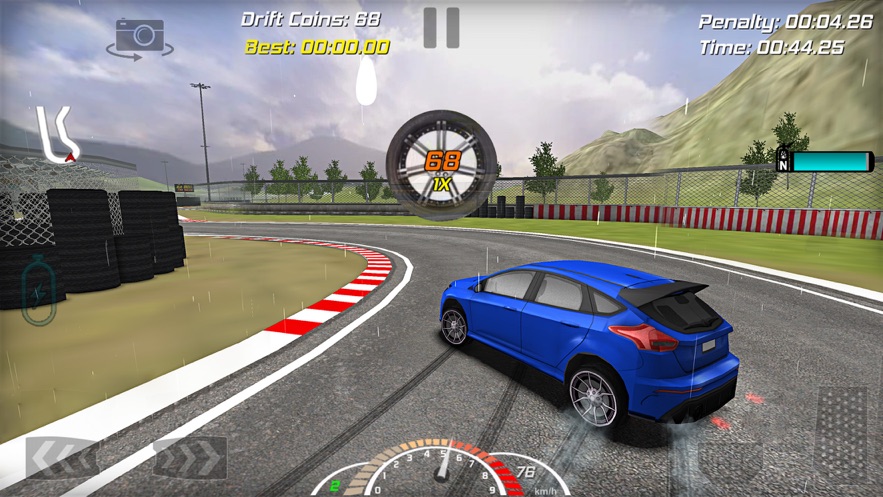Steer left with the left arrow button

[x=62, y=459]
